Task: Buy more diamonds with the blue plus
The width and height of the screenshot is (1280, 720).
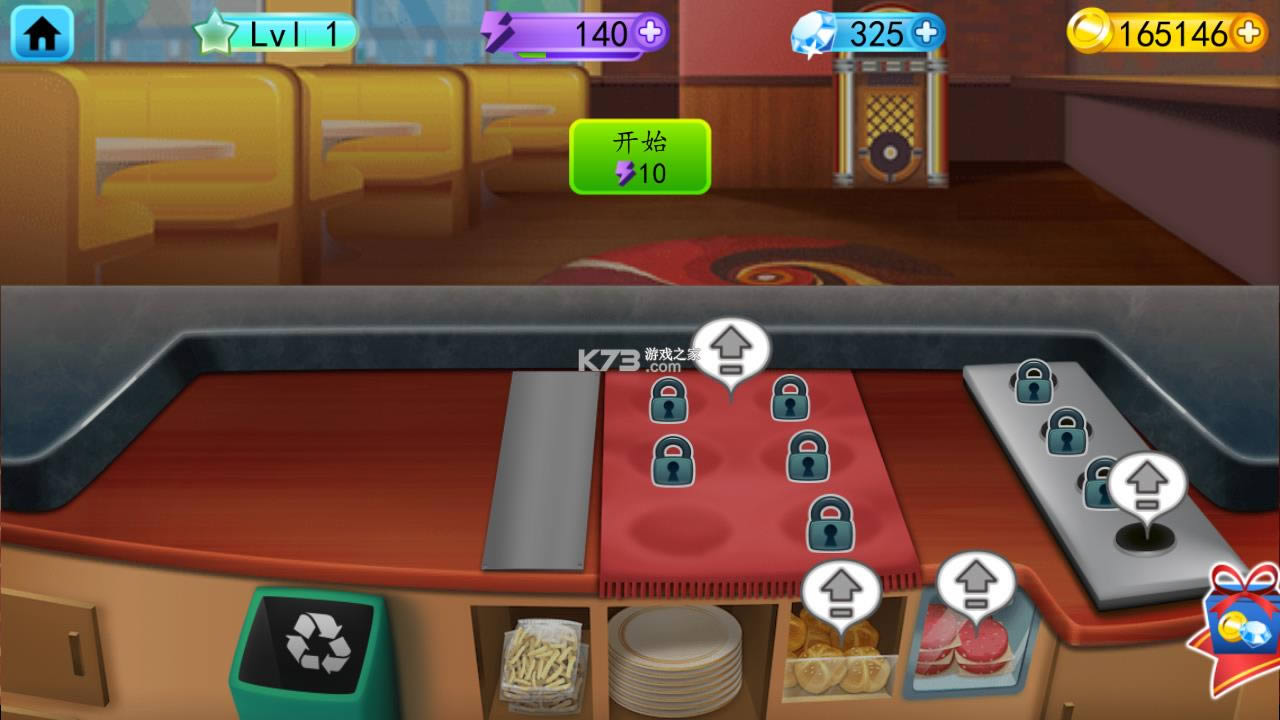Action: point(927,33)
